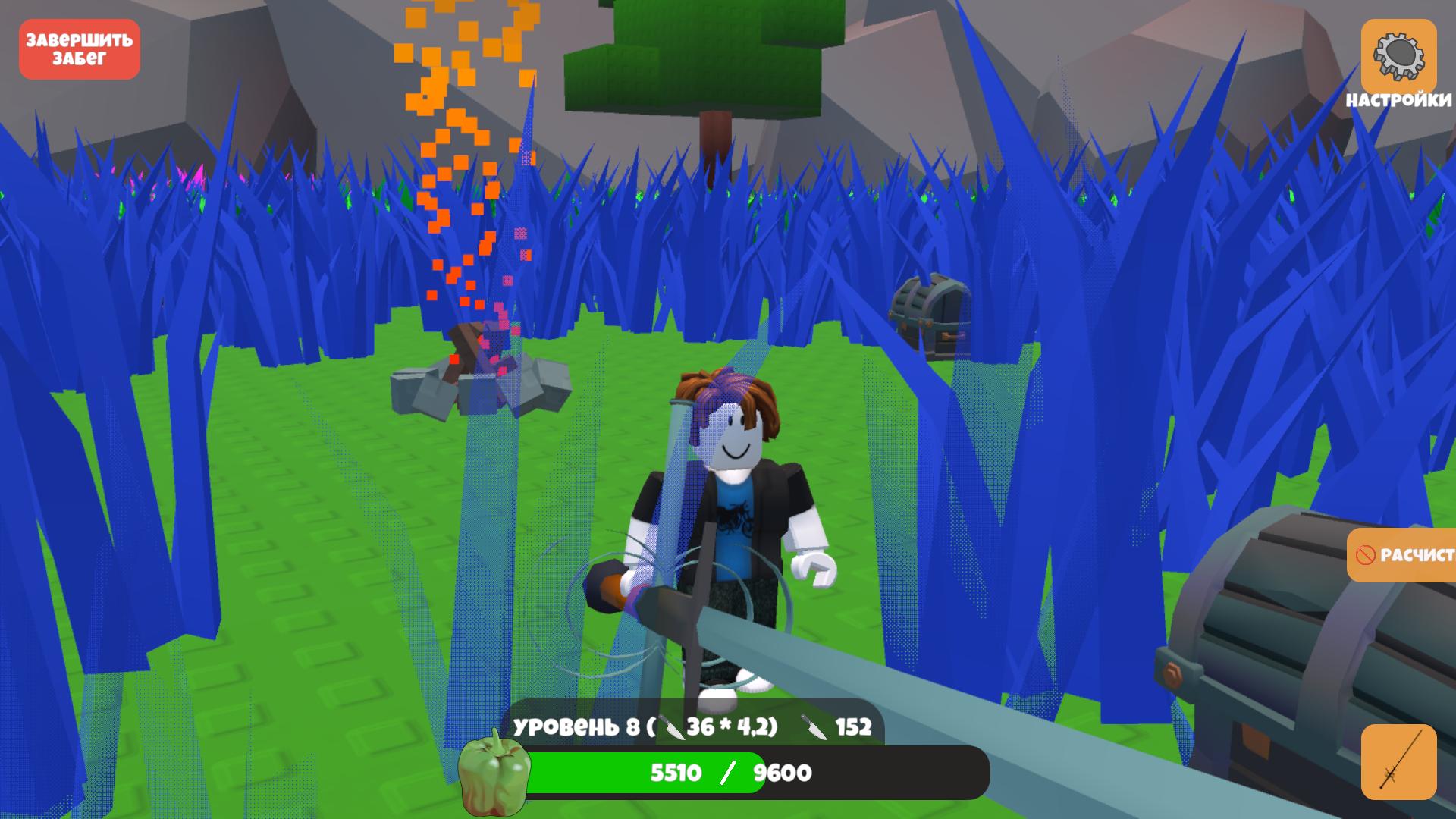Click the knife icon beside the 152 counter
Image resolution: width=1456 pixels, height=819 pixels.
(x=813, y=726)
